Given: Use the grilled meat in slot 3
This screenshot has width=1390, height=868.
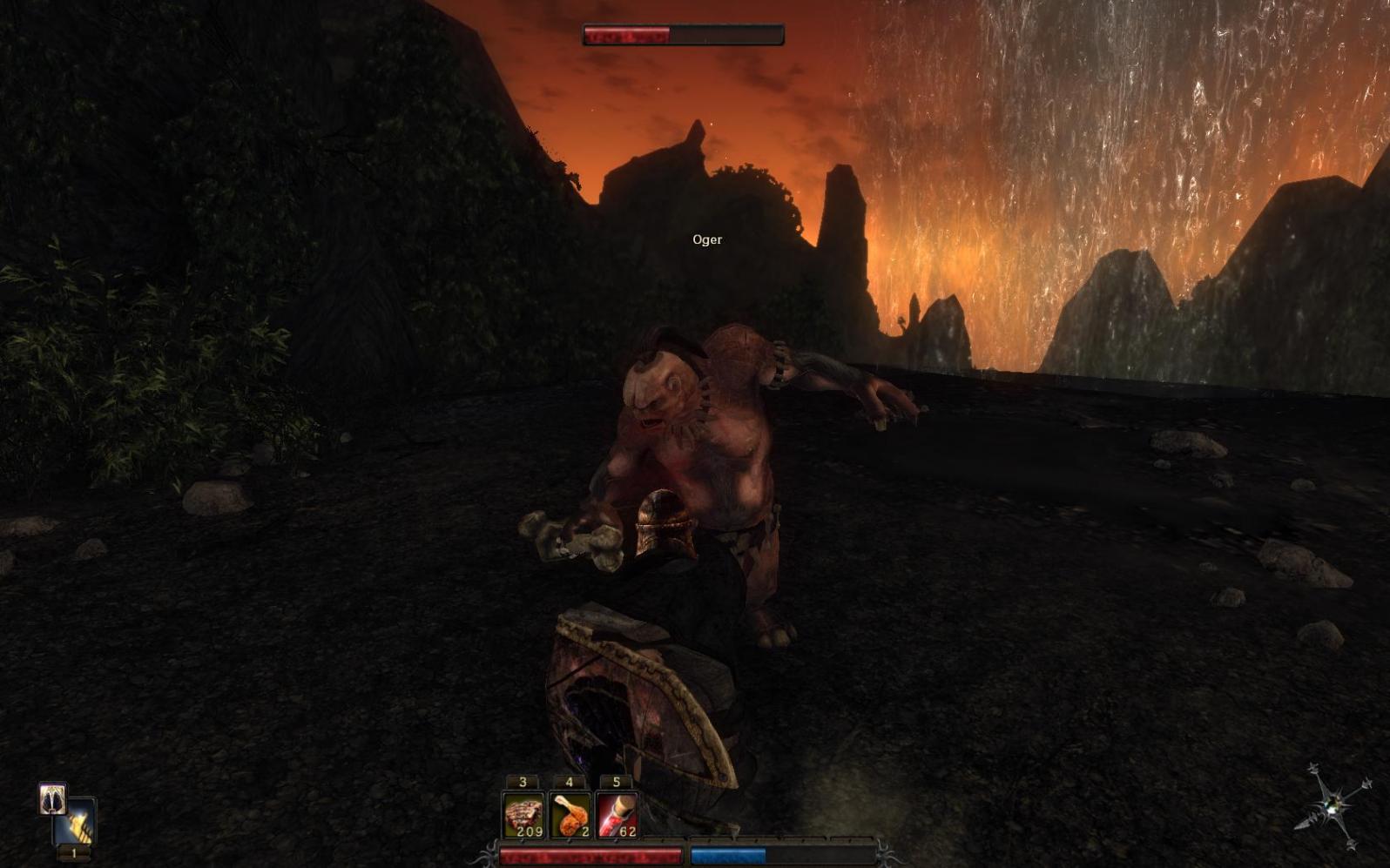Looking at the screenshot, I should 523,816.
